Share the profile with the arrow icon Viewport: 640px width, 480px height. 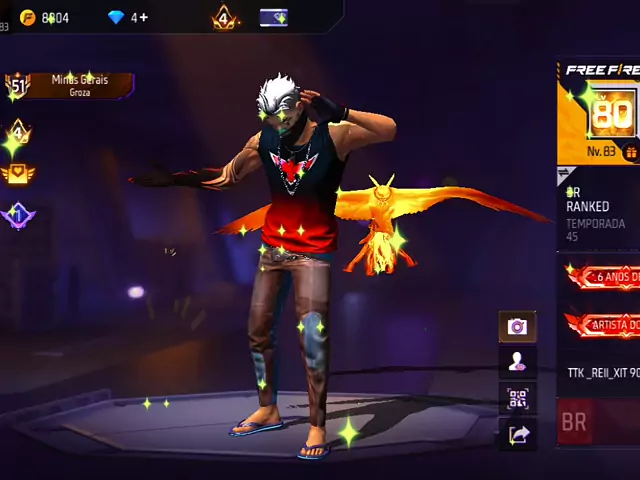point(518,434)
